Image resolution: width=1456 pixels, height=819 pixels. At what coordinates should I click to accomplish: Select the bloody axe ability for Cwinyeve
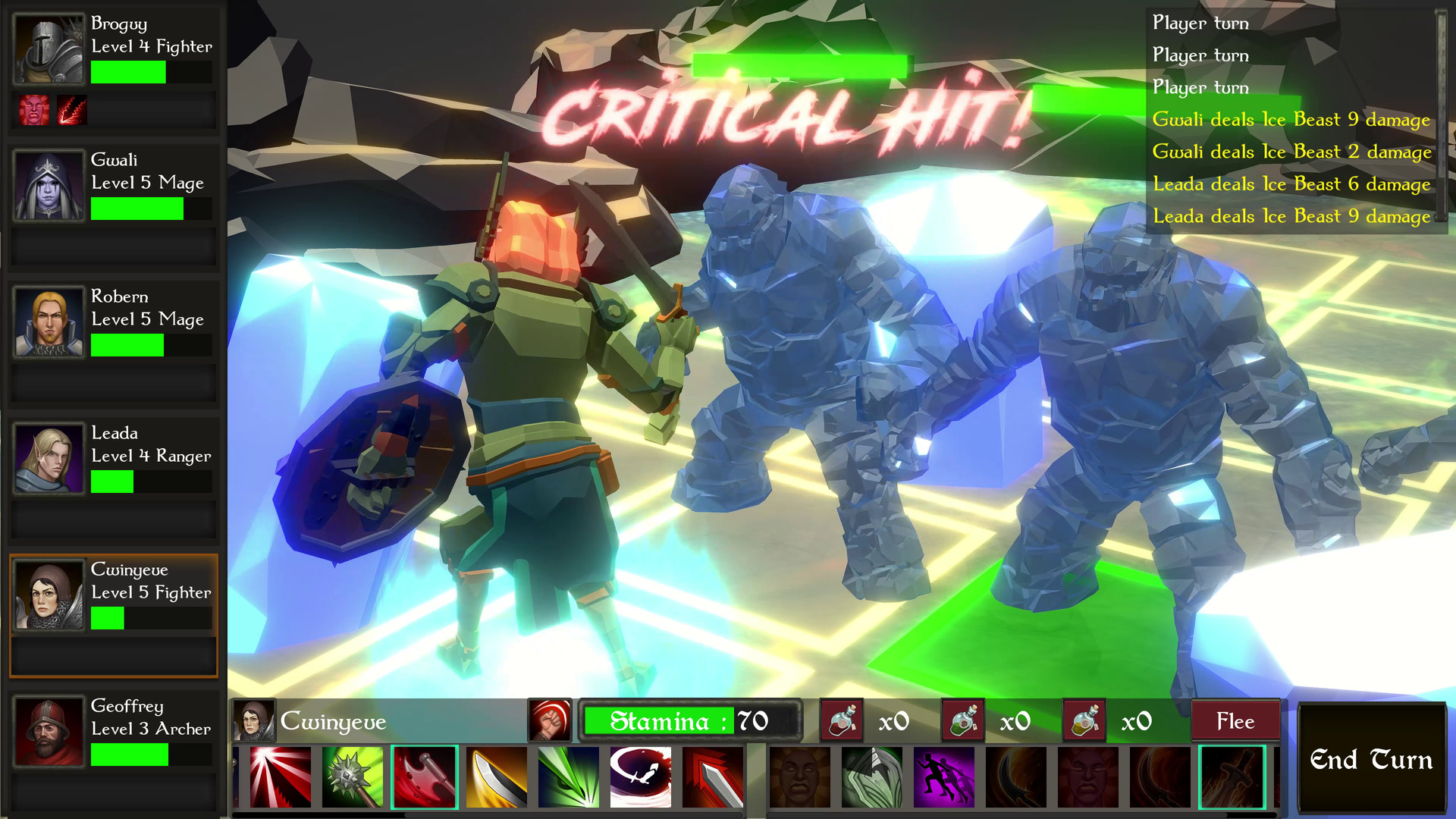pyautogui.click(x=425, y=777)
